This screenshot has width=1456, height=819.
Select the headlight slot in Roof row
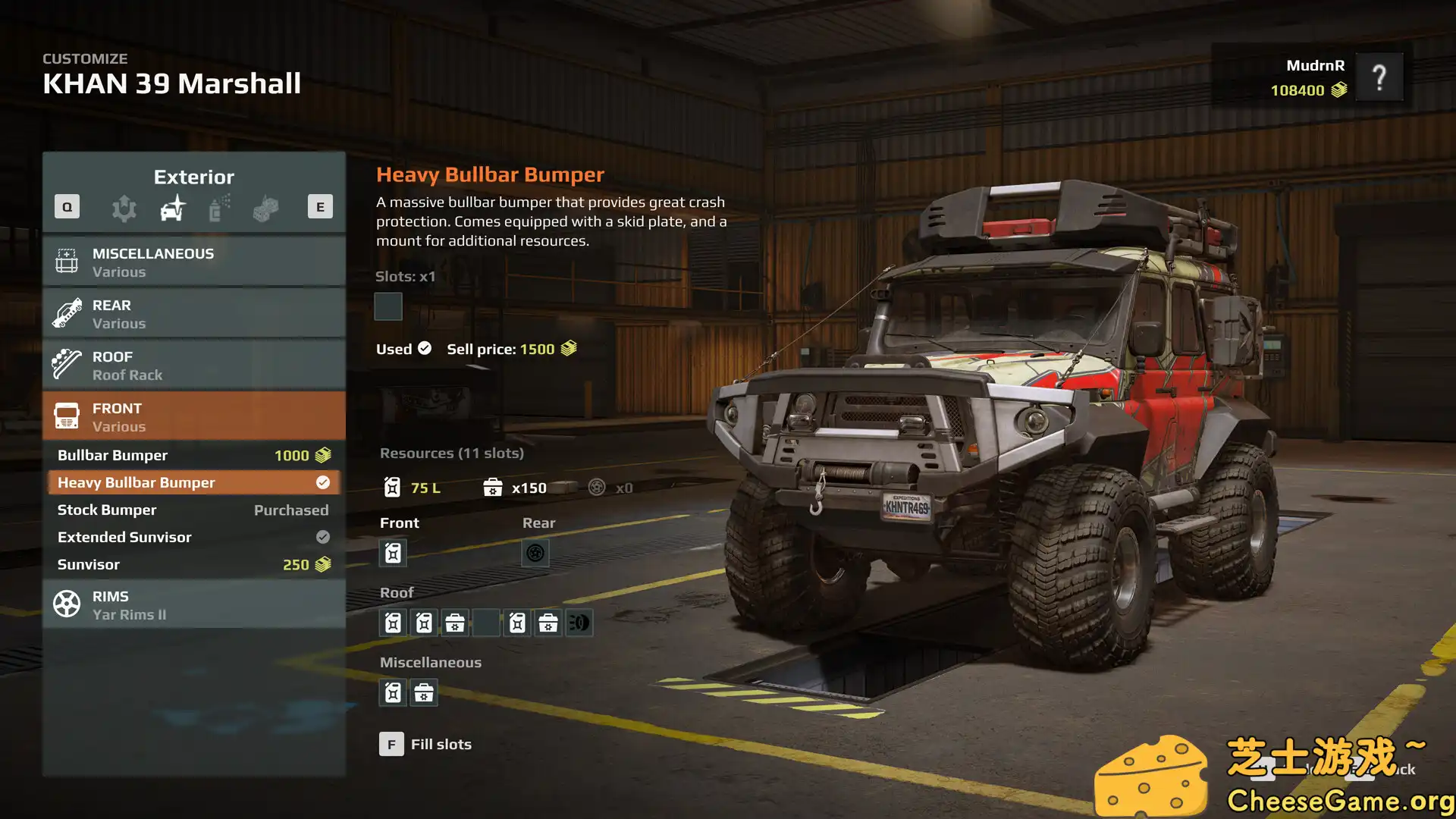[579, 623]
